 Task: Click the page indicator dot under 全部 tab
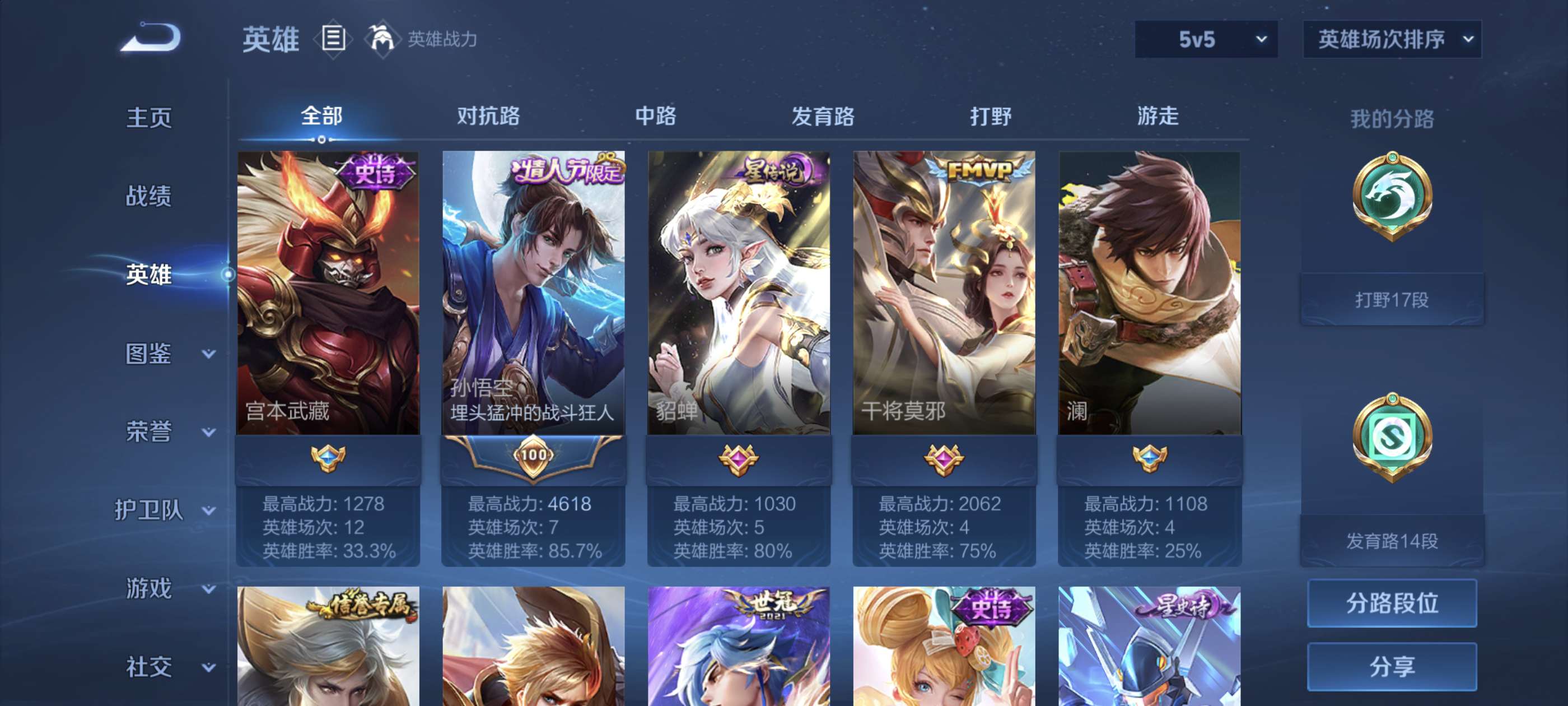[322, 141]
